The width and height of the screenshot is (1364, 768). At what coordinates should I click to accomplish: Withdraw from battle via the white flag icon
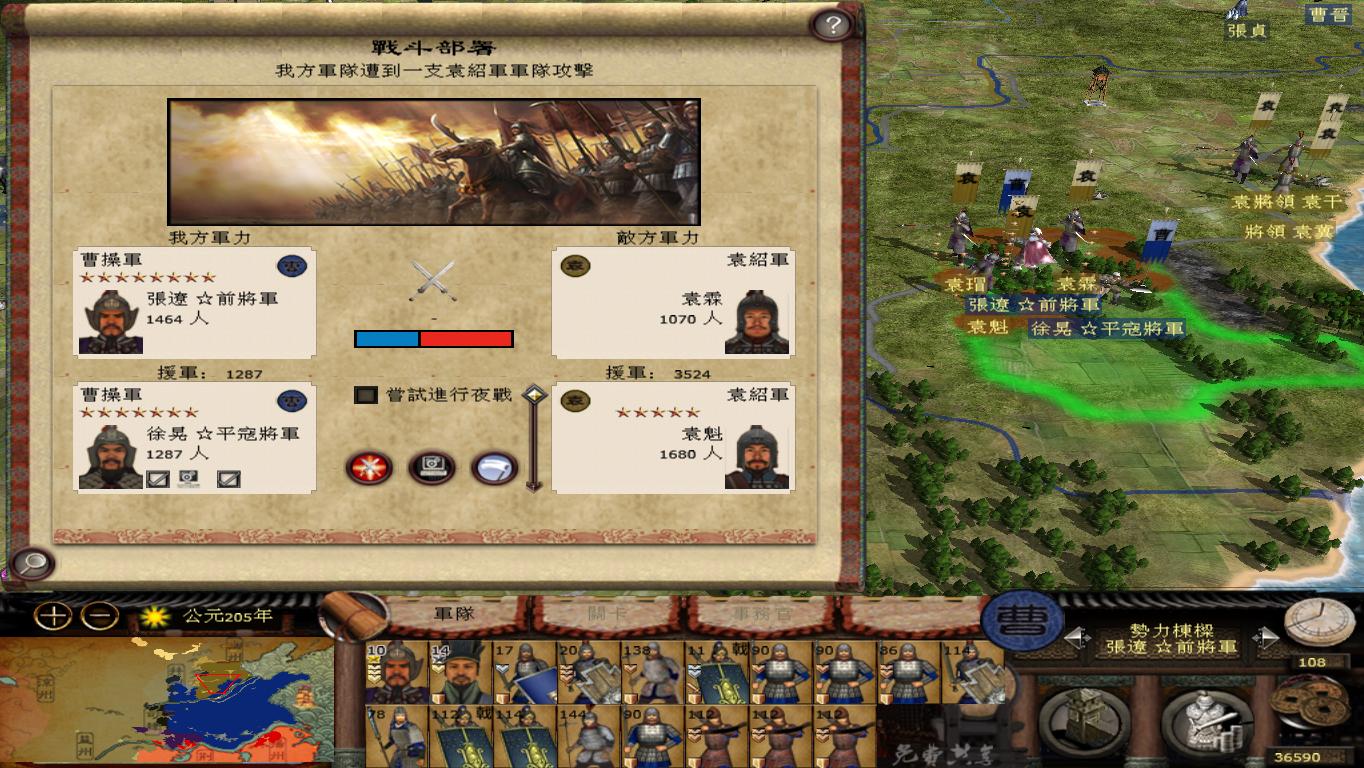490,468
